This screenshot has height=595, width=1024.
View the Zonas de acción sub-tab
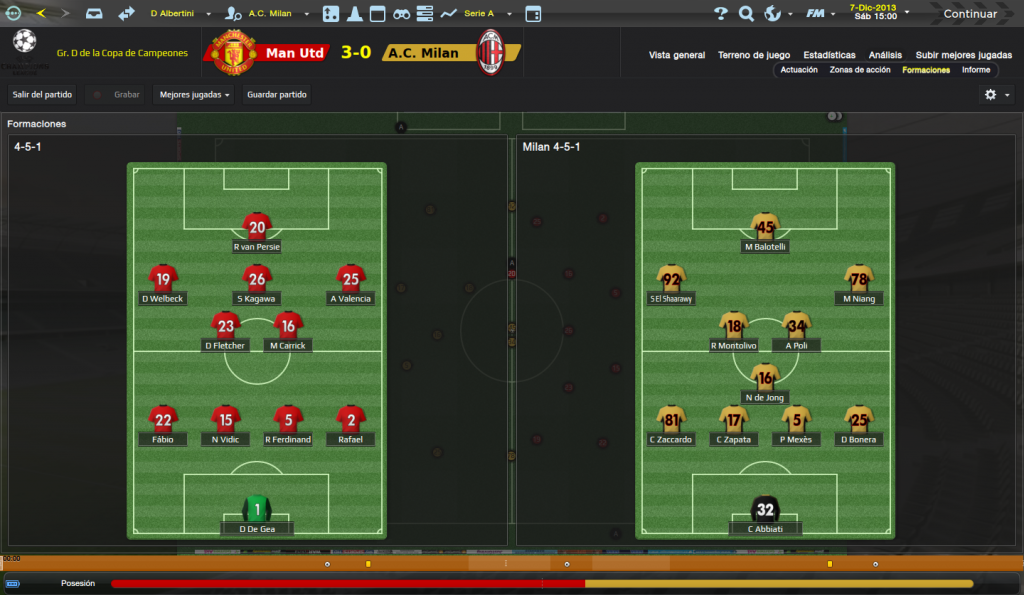pos(860,70)
